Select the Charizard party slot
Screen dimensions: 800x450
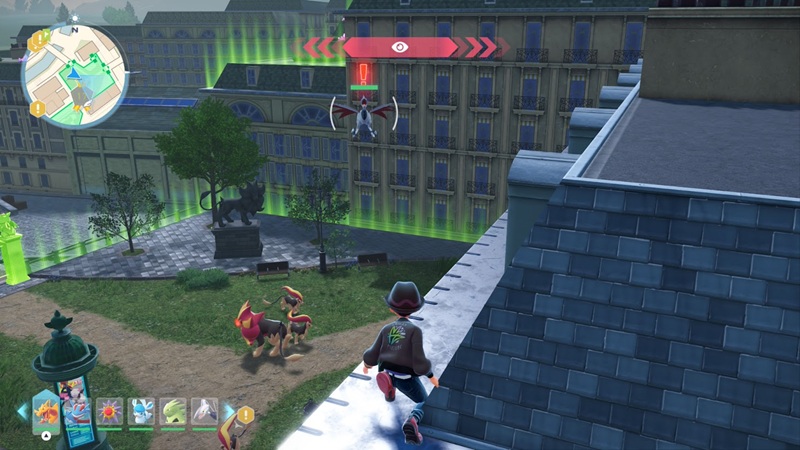[x=47, y=409]
